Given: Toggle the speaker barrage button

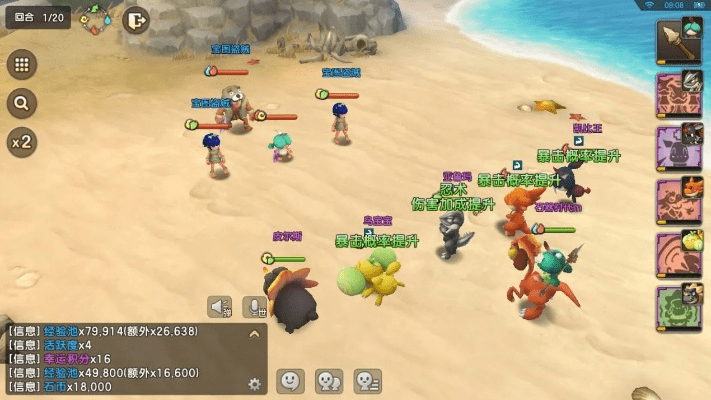Looking at the screenshot, I should pos(222,307).
